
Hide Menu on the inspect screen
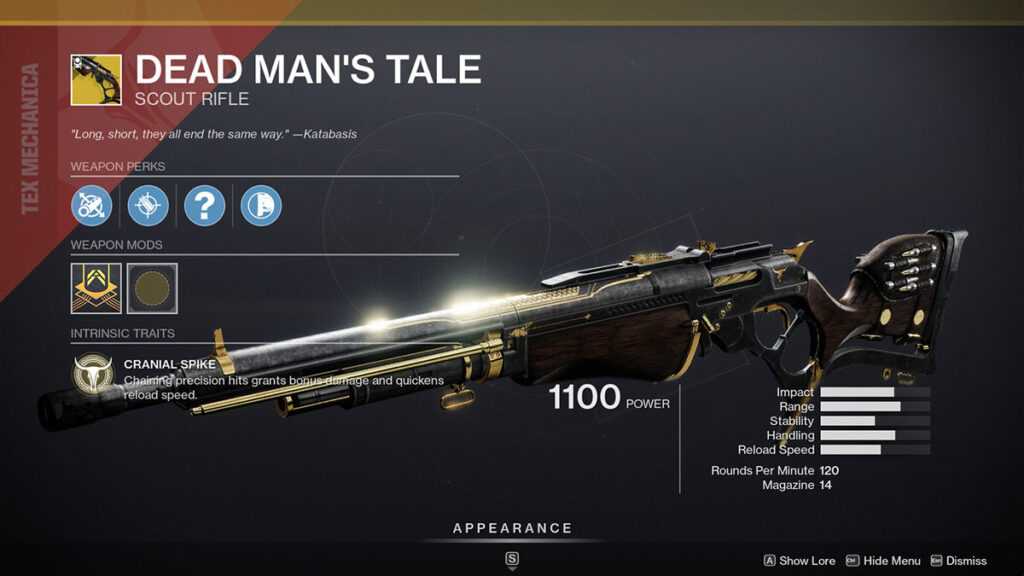point(884,561)
